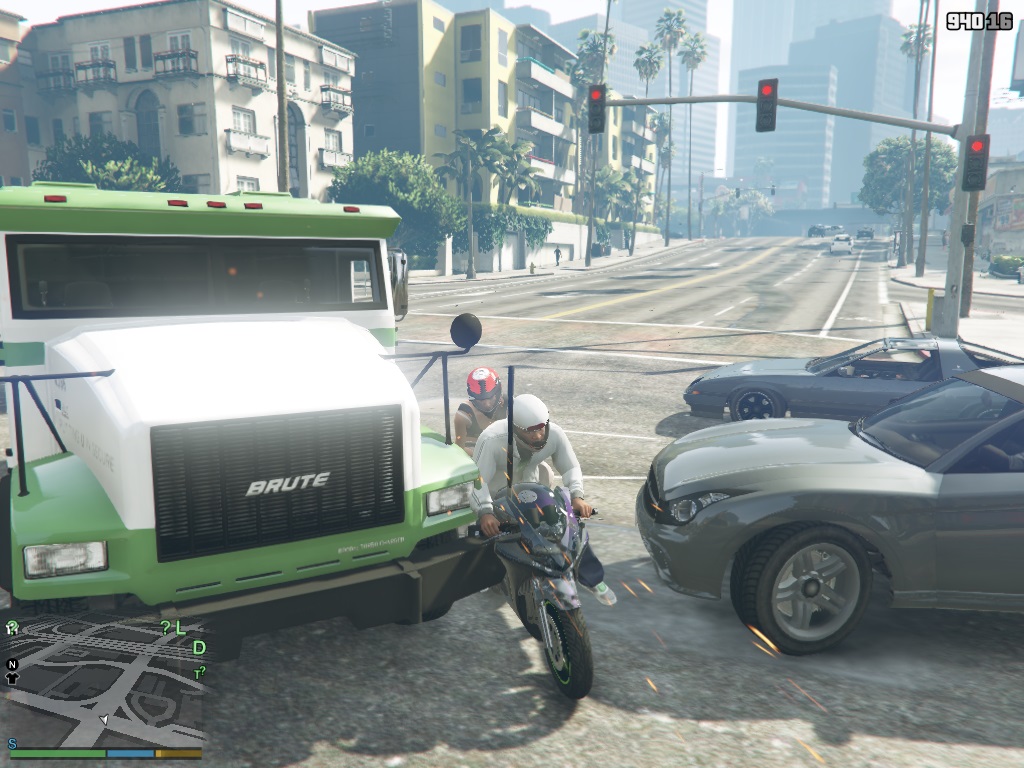Screen dimensions: 1024x768
Task: Select the green D marker on the minimap
Action: (x=199, y=648)
